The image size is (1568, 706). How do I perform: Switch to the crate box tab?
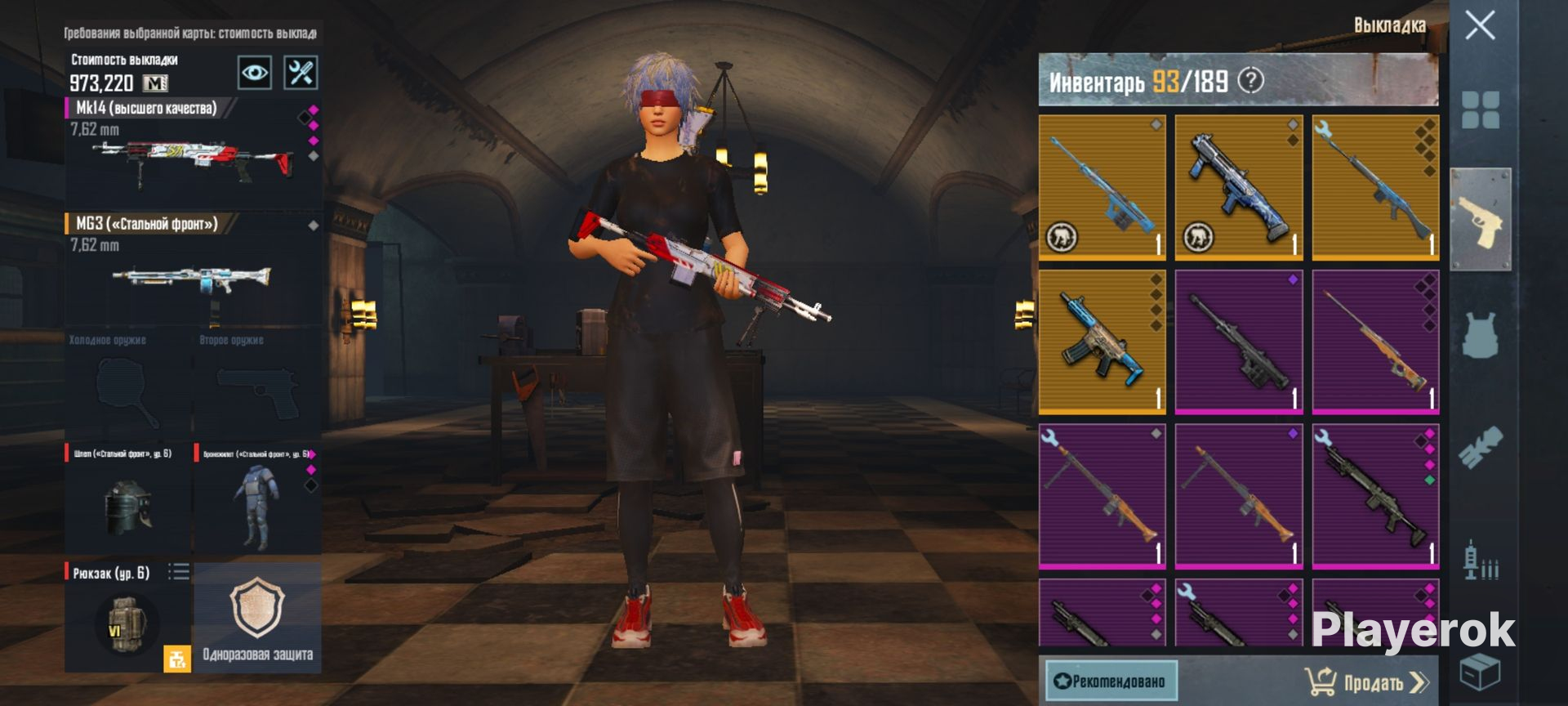pyautogui.click(x=1480, y=672)
